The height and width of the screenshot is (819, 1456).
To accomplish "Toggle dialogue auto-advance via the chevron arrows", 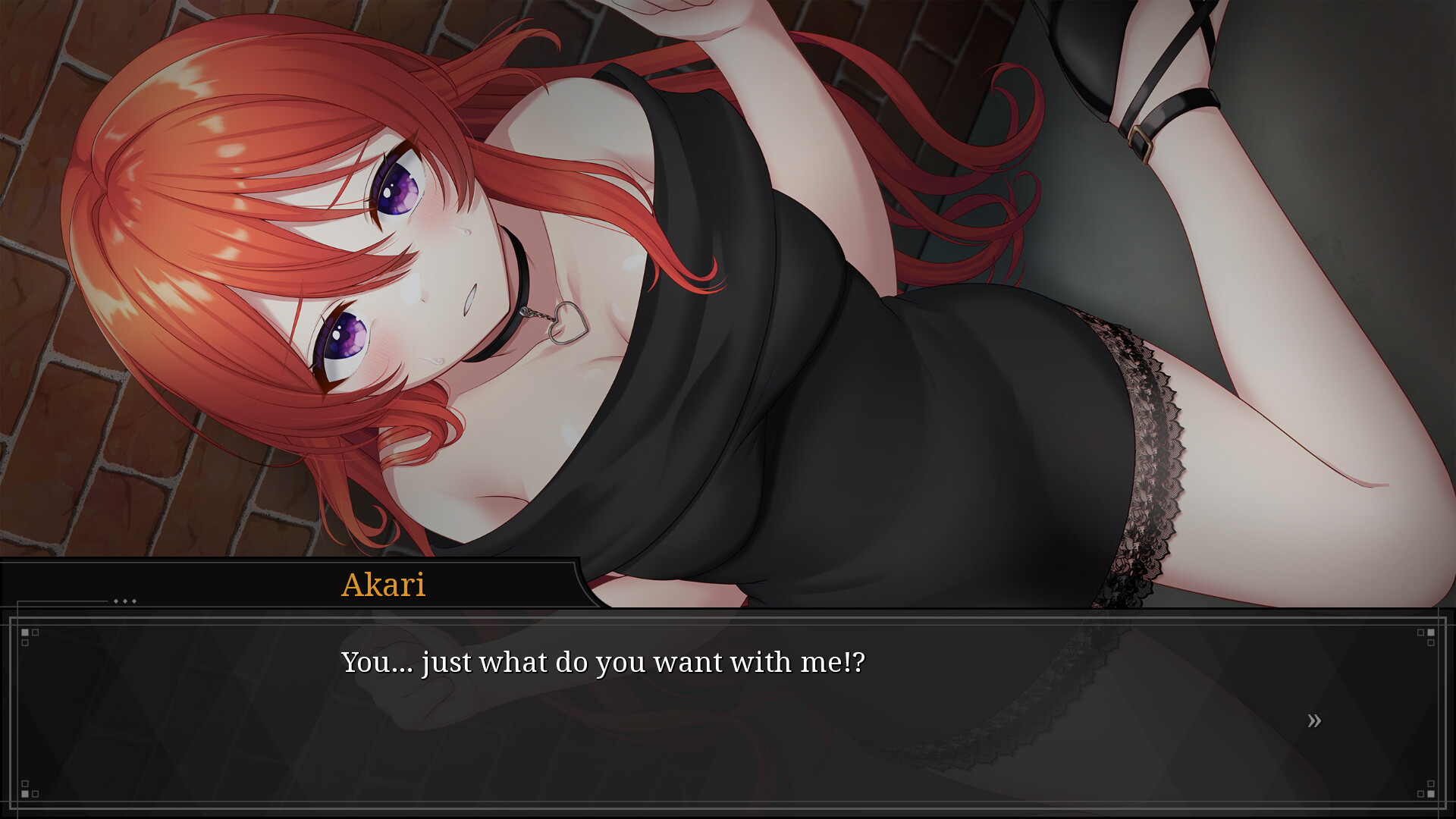I will tap(1315, 720).
